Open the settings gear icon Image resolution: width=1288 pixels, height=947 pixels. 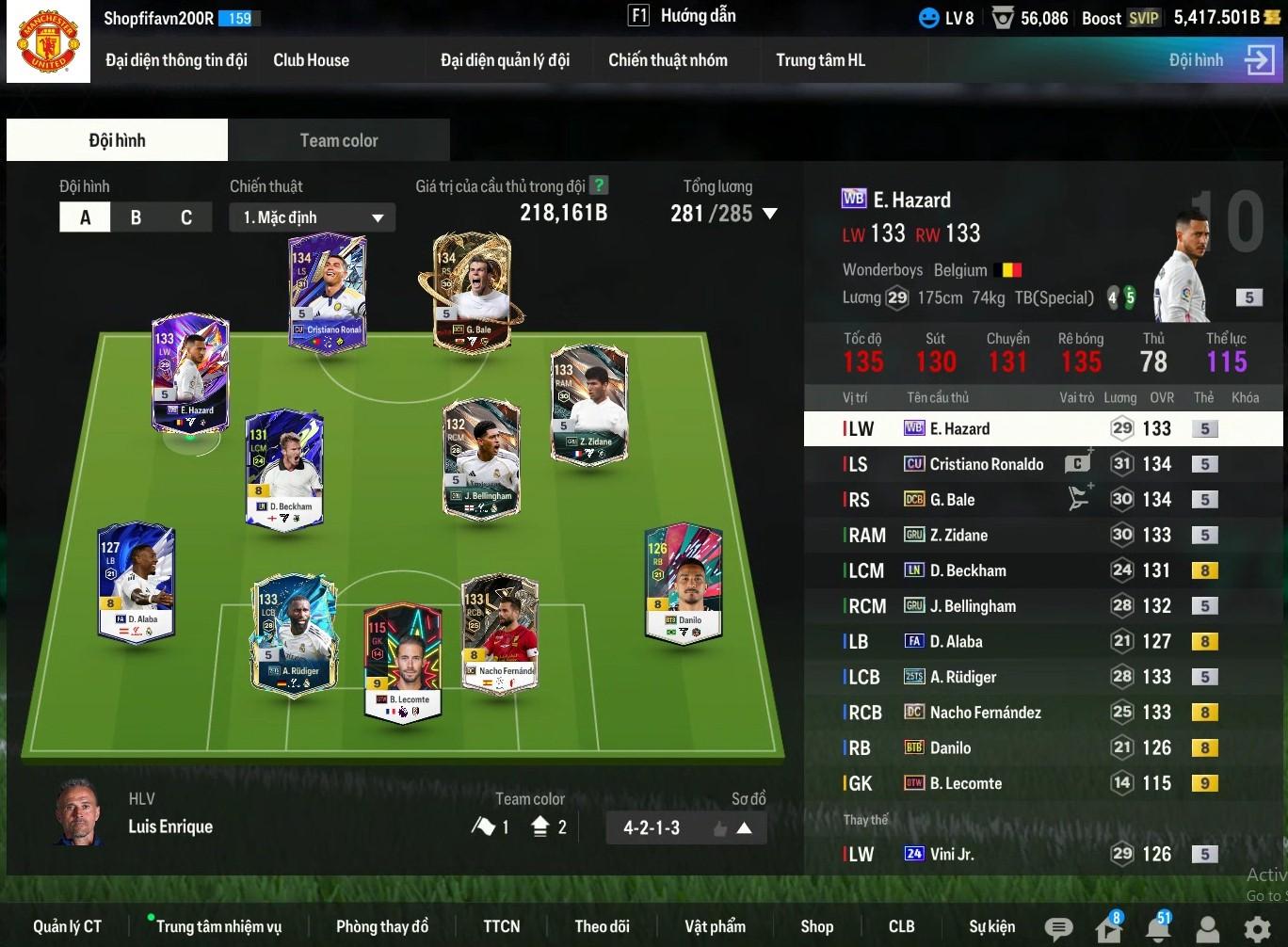(x=1257, y=929)
